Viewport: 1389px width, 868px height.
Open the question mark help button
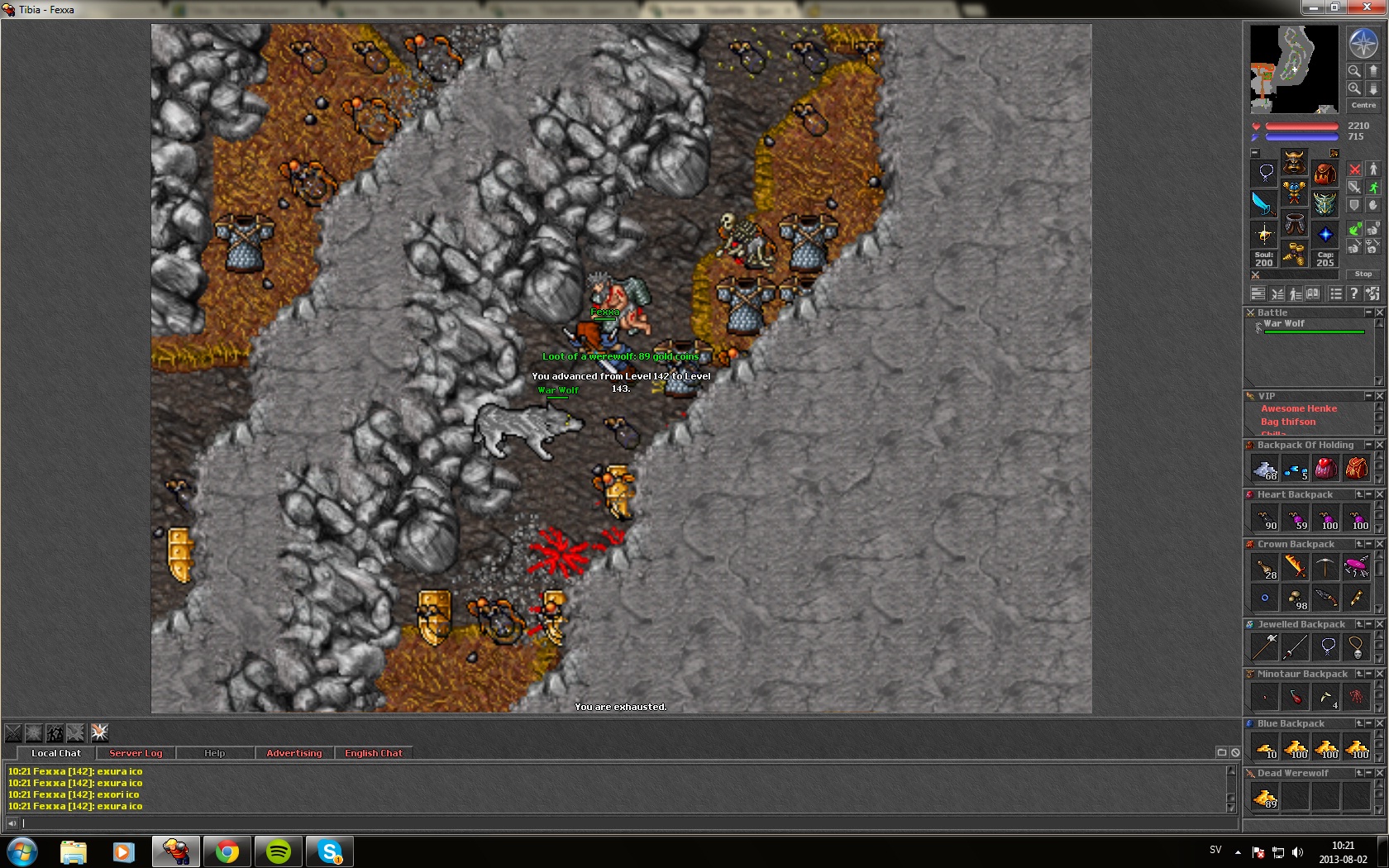tap(1353, 293)
